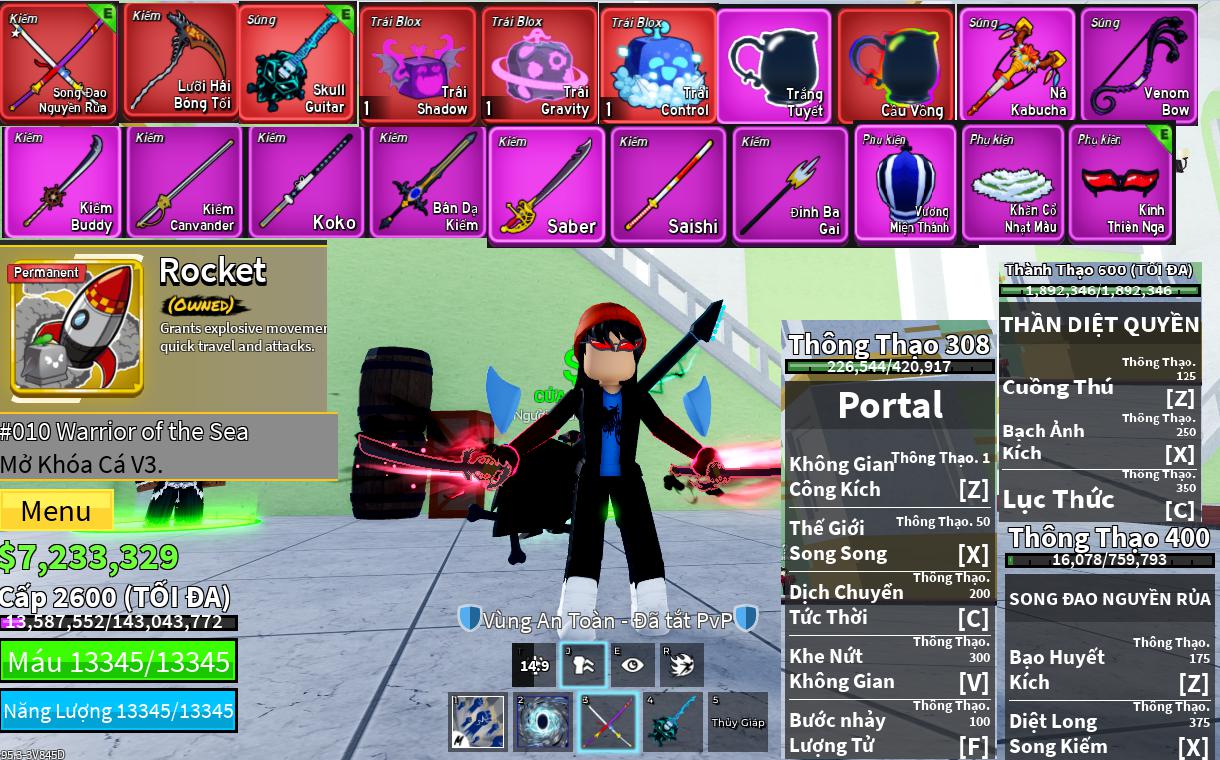Open the yellow Menu button
This screenshot has width=1220, height=760.
[x=56, y=510]
